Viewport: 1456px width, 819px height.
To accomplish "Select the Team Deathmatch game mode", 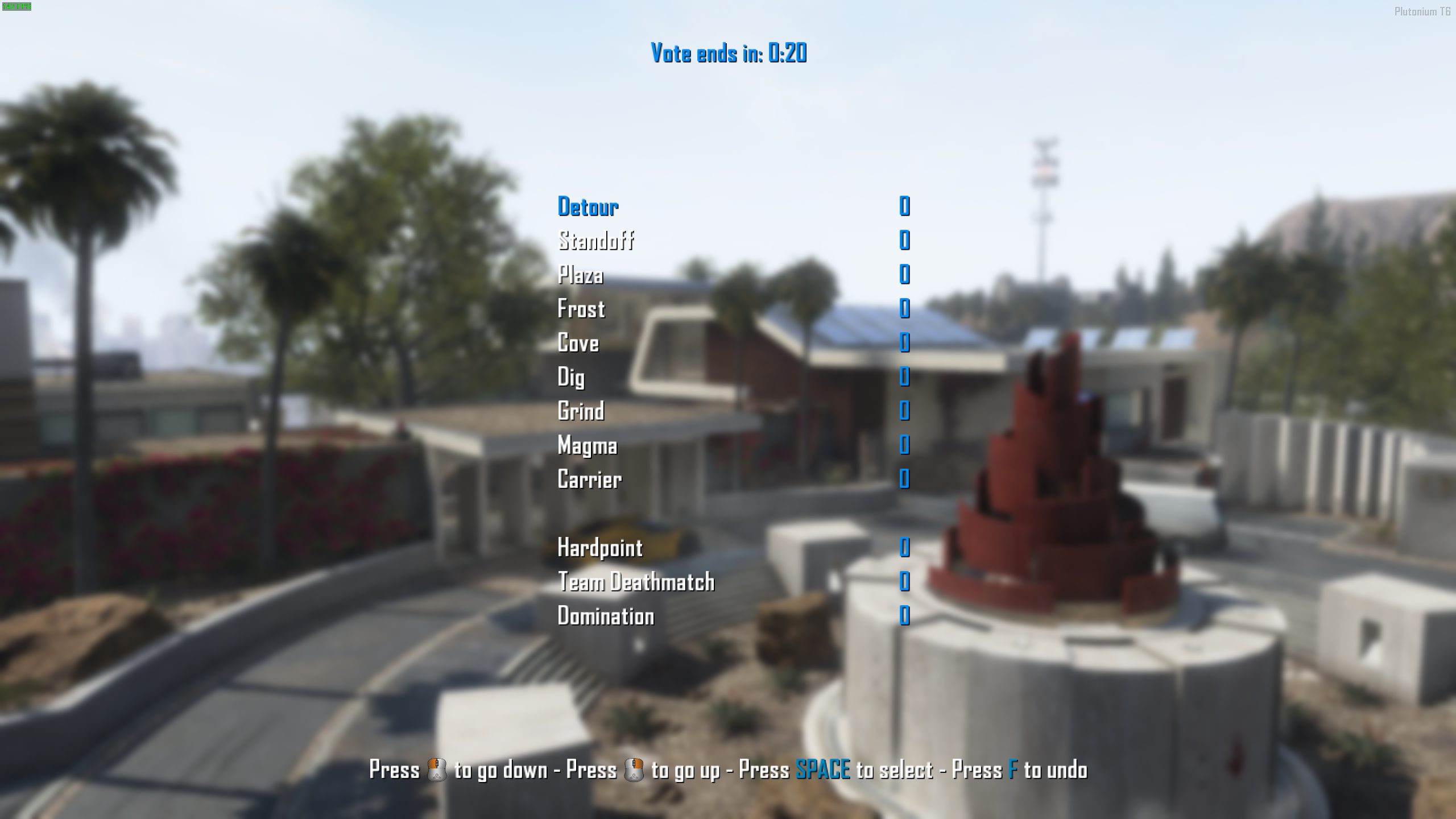I will click(636, 582).
